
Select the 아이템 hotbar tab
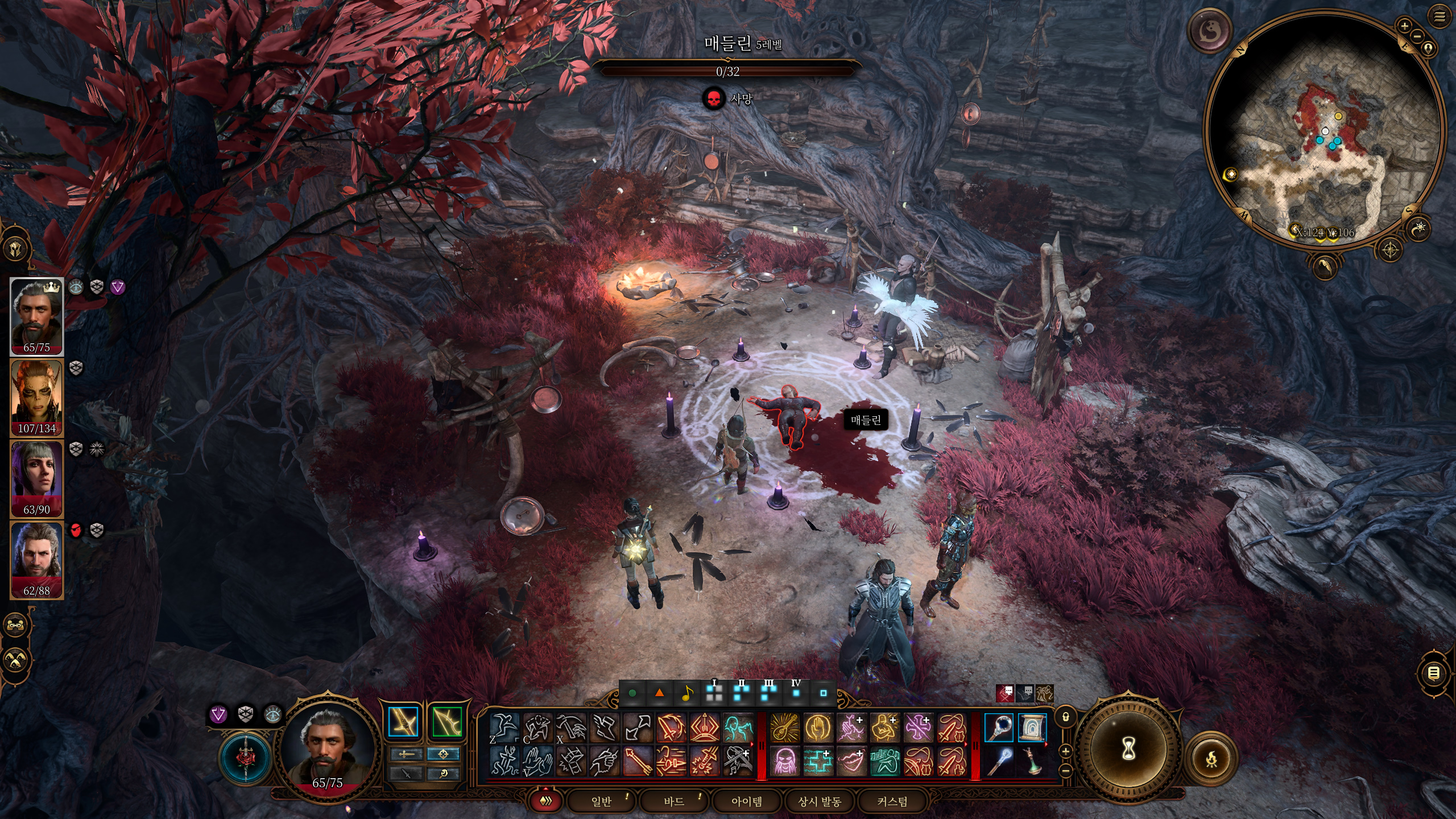pyautogui.click(x=747, y=801)
